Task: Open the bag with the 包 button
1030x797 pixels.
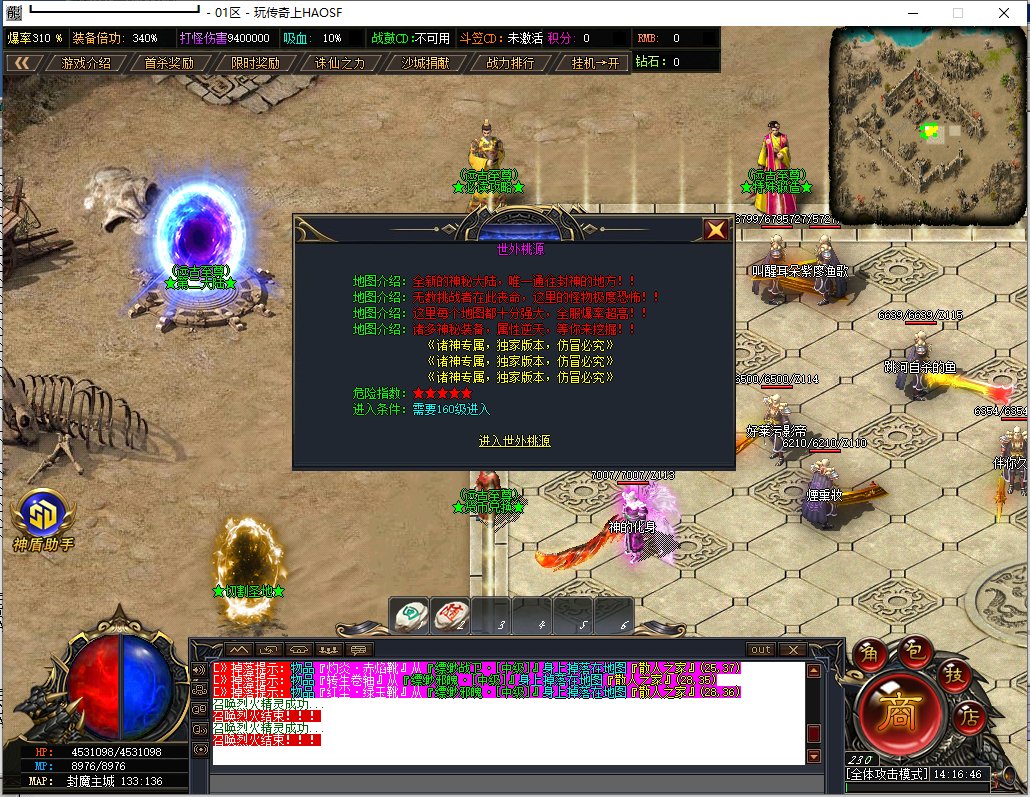Action: pyautogui.click(x=912, y=650)
